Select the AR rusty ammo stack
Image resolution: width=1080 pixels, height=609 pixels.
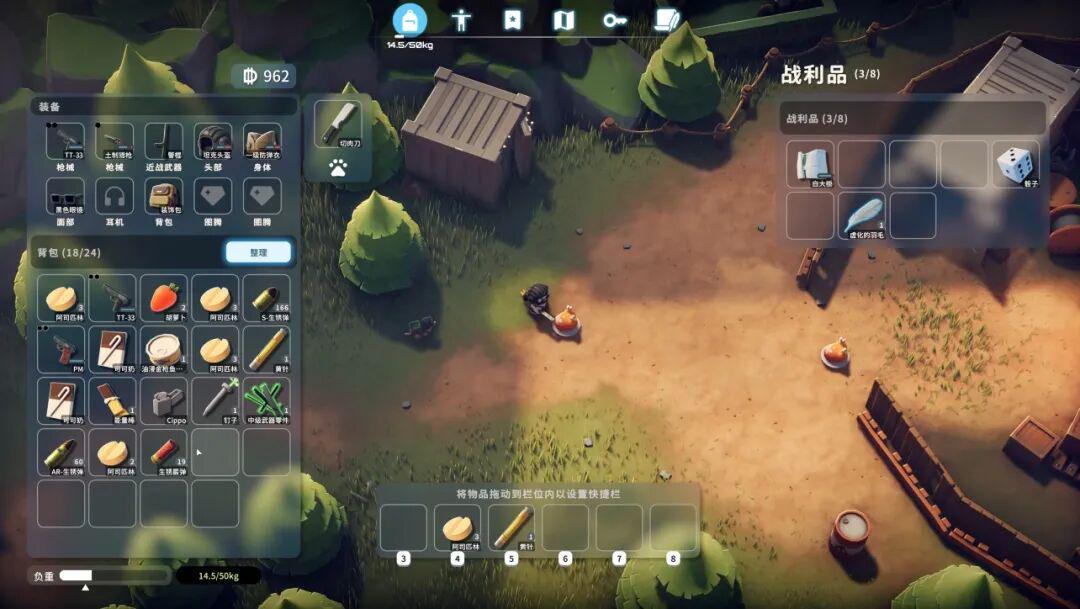coord(61,452)
